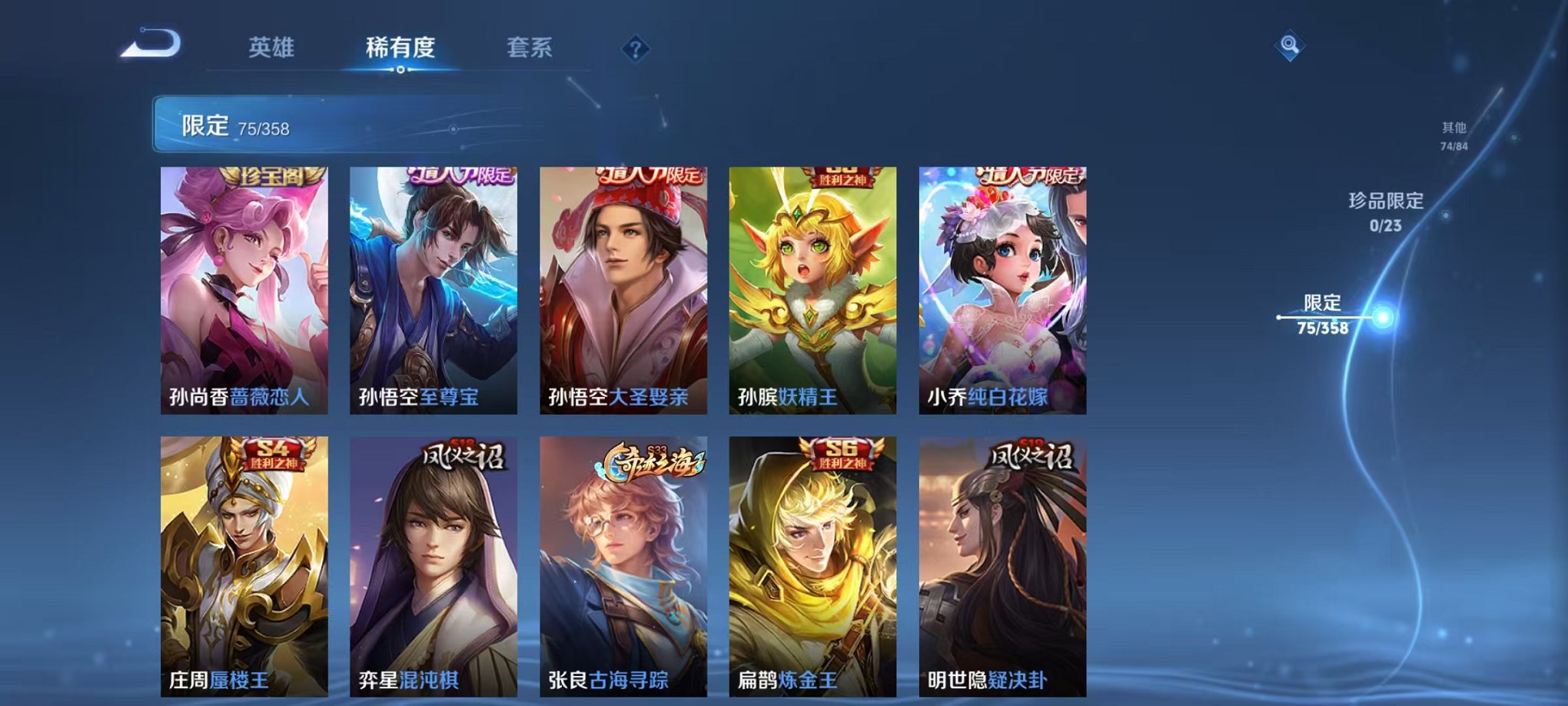Switch to the 套系 tab
Screen dimensions: 1568x706
coord(537,48)
